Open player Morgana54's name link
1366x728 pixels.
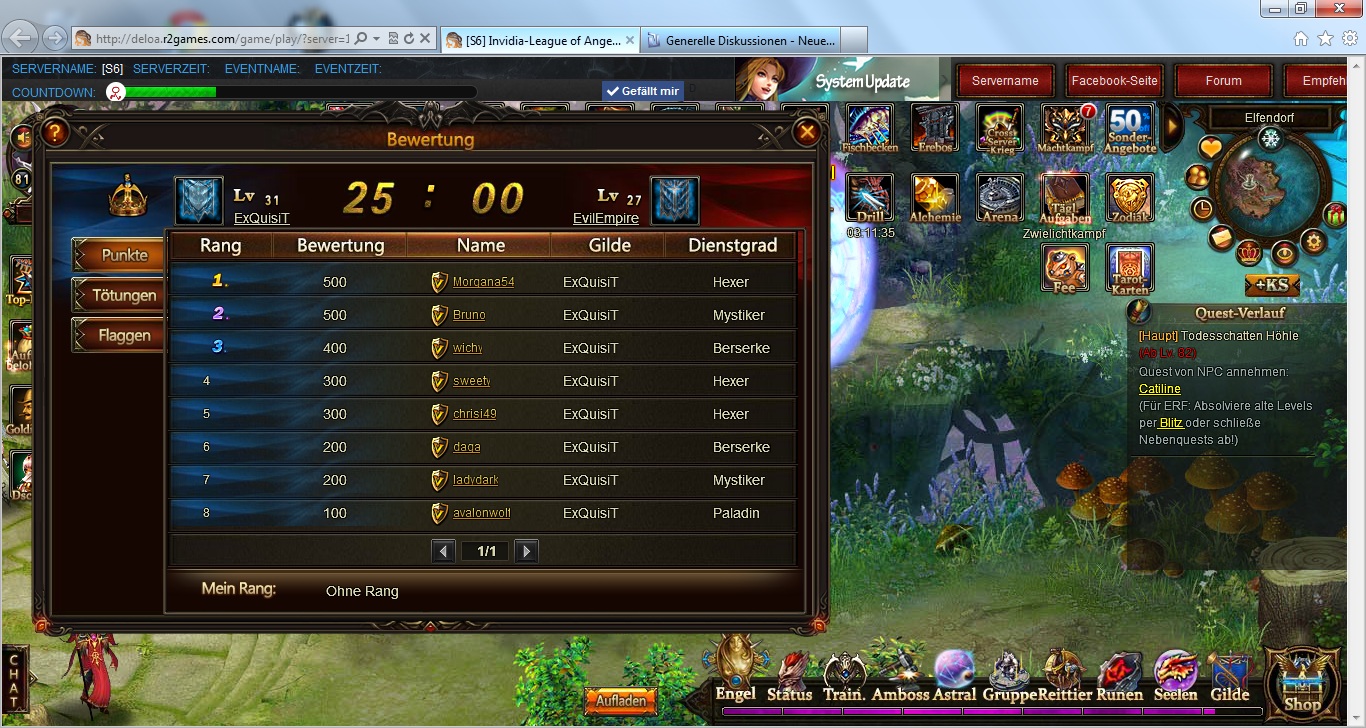pyautogui.click(x=483, y=282)
